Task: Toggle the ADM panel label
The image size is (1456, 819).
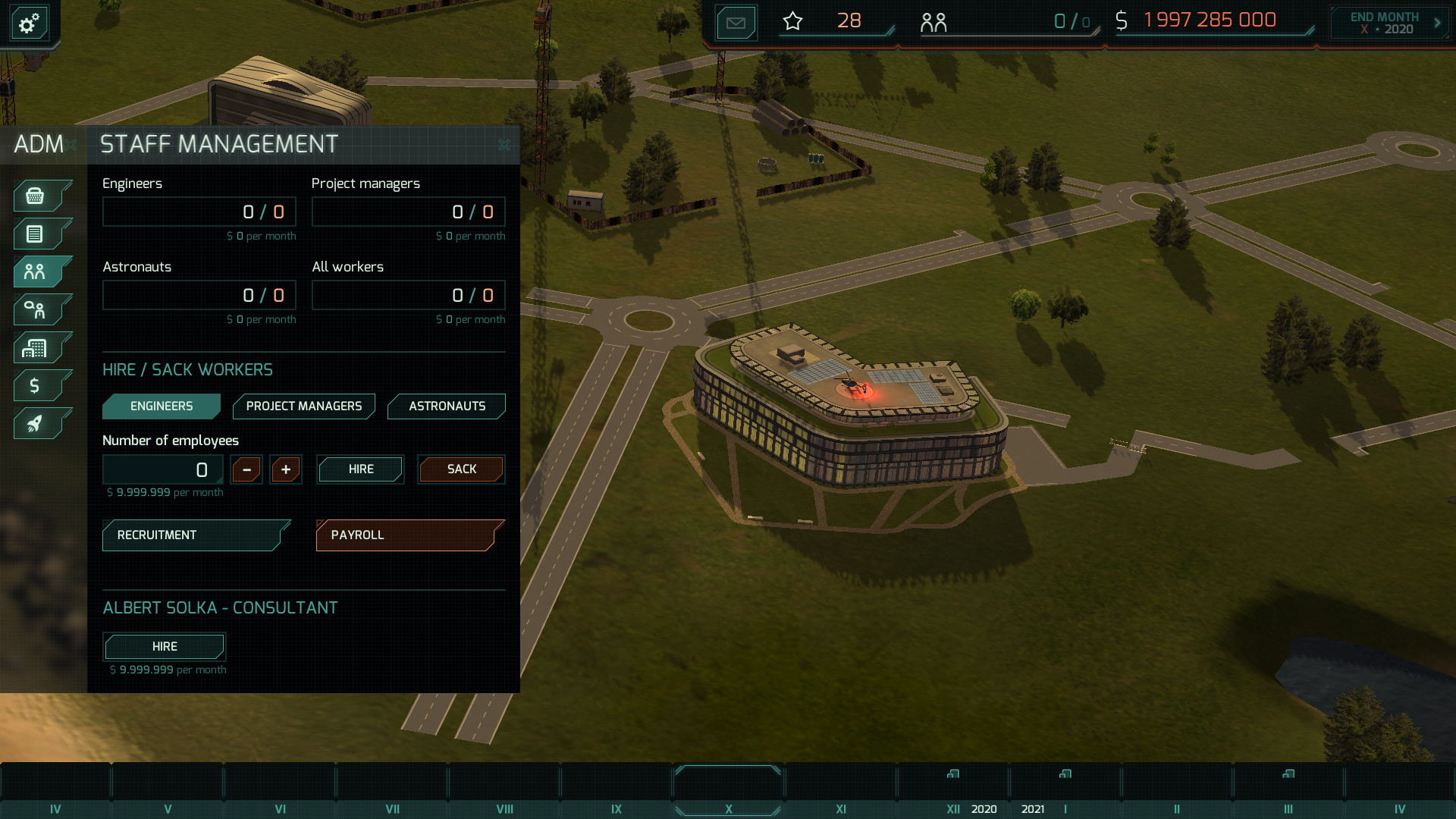Action: [39, 144]
